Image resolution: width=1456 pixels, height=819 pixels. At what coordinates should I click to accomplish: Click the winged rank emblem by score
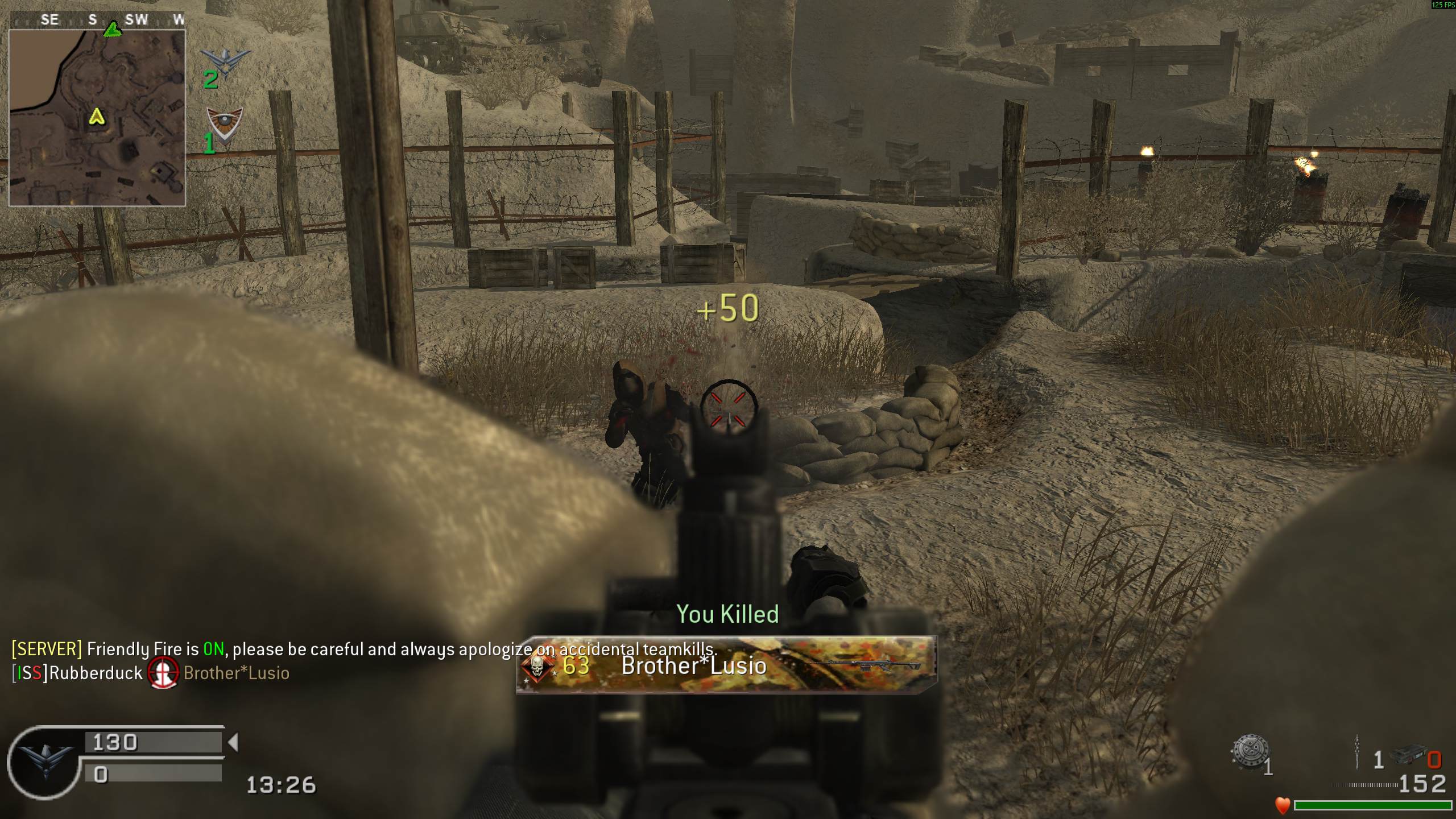pos(45,761)
